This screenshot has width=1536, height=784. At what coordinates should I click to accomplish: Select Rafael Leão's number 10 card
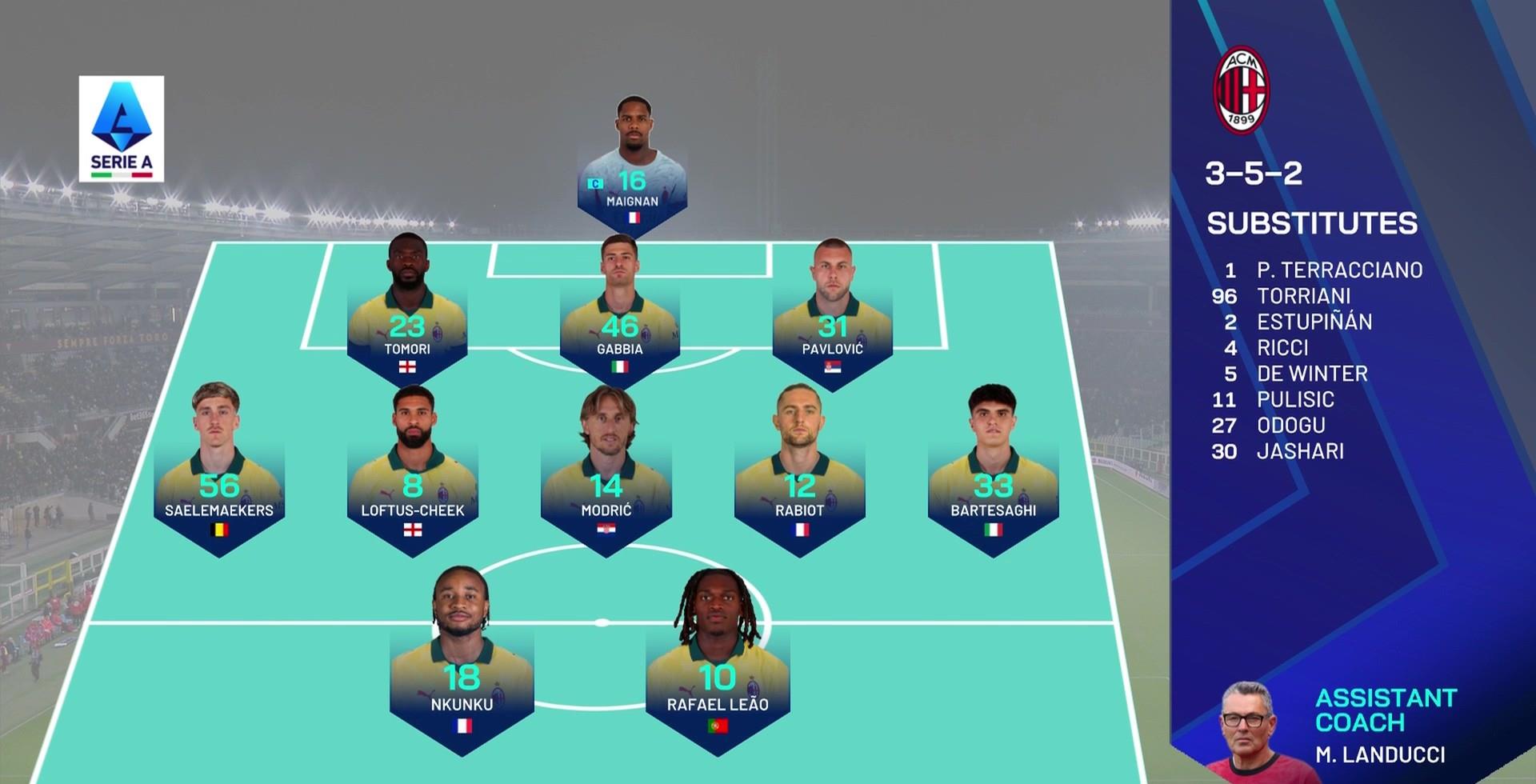tap(718, 672)
